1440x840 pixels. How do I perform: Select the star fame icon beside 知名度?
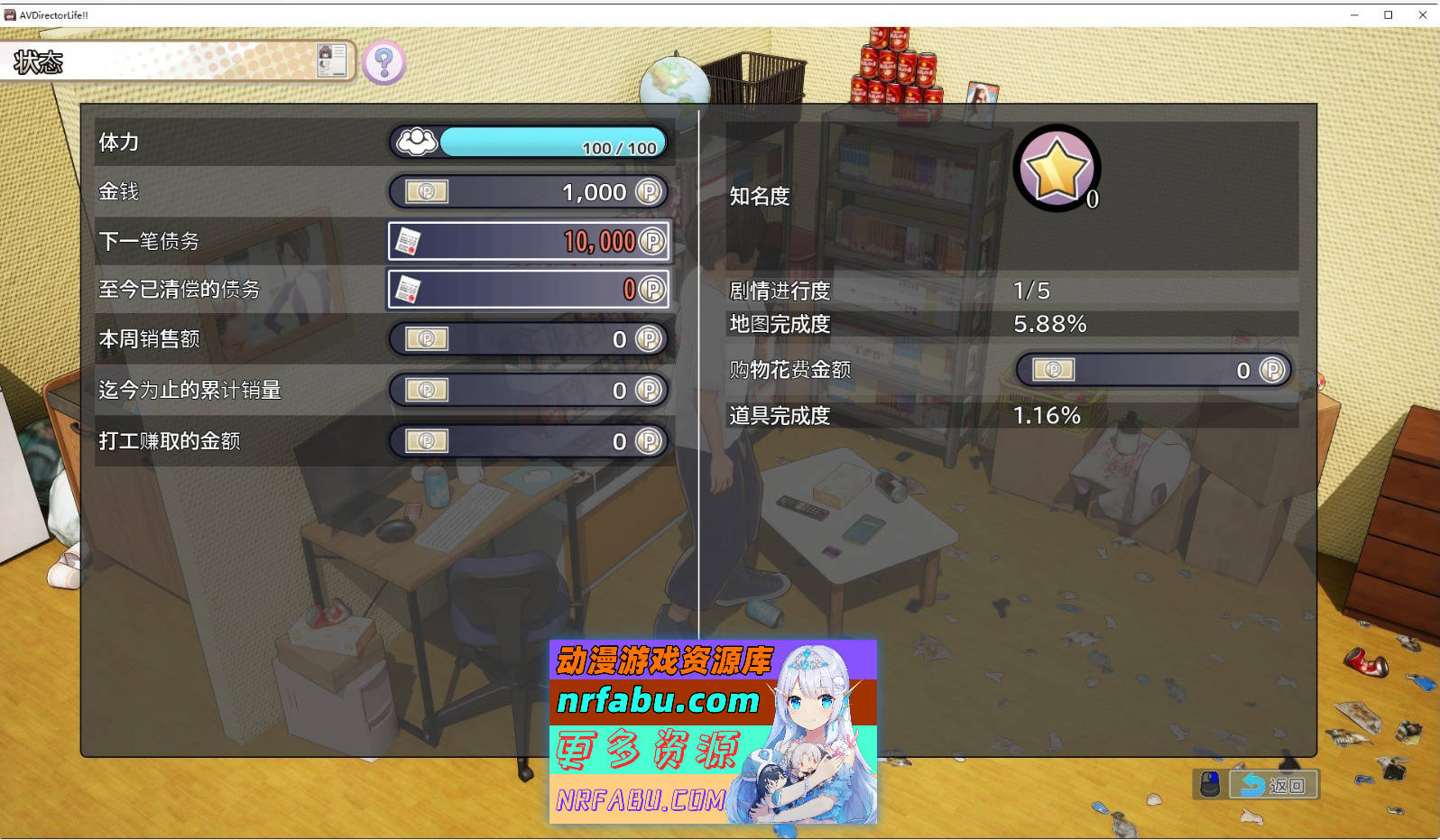coord(1056,167)
